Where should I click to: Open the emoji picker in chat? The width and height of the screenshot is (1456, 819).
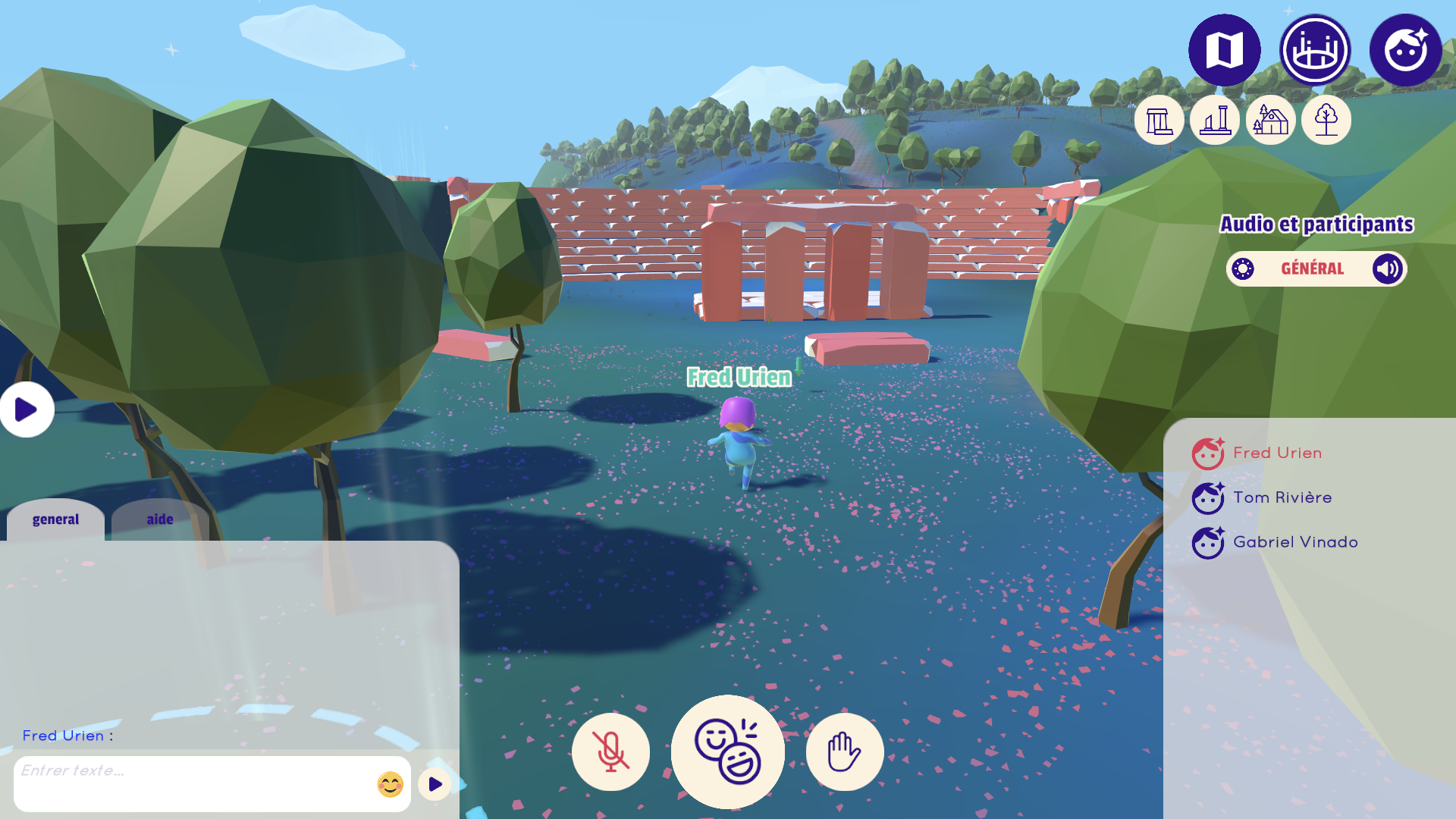[391, 784]
